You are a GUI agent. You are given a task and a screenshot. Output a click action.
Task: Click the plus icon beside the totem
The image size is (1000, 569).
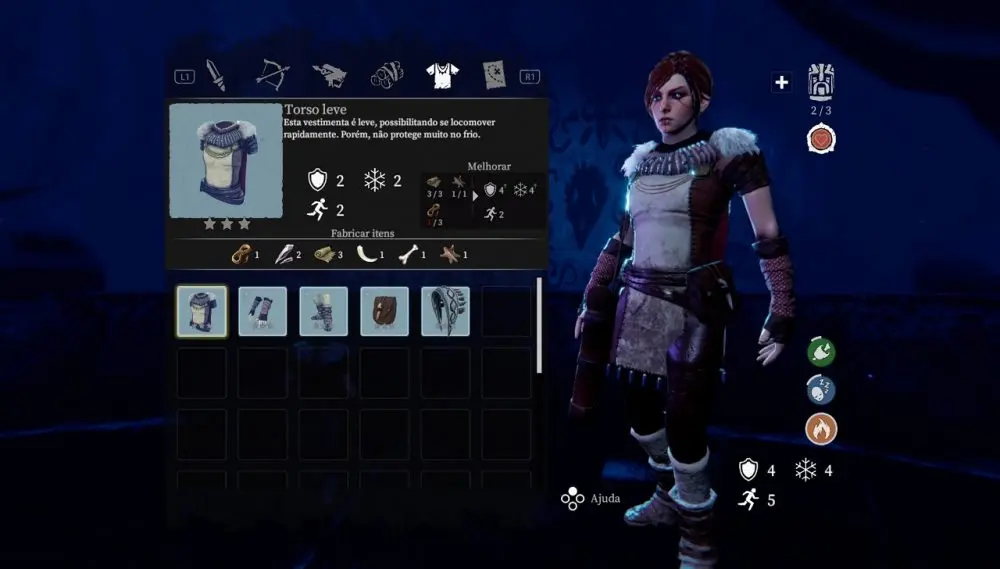pyautogui.click(x=781, y=82)
